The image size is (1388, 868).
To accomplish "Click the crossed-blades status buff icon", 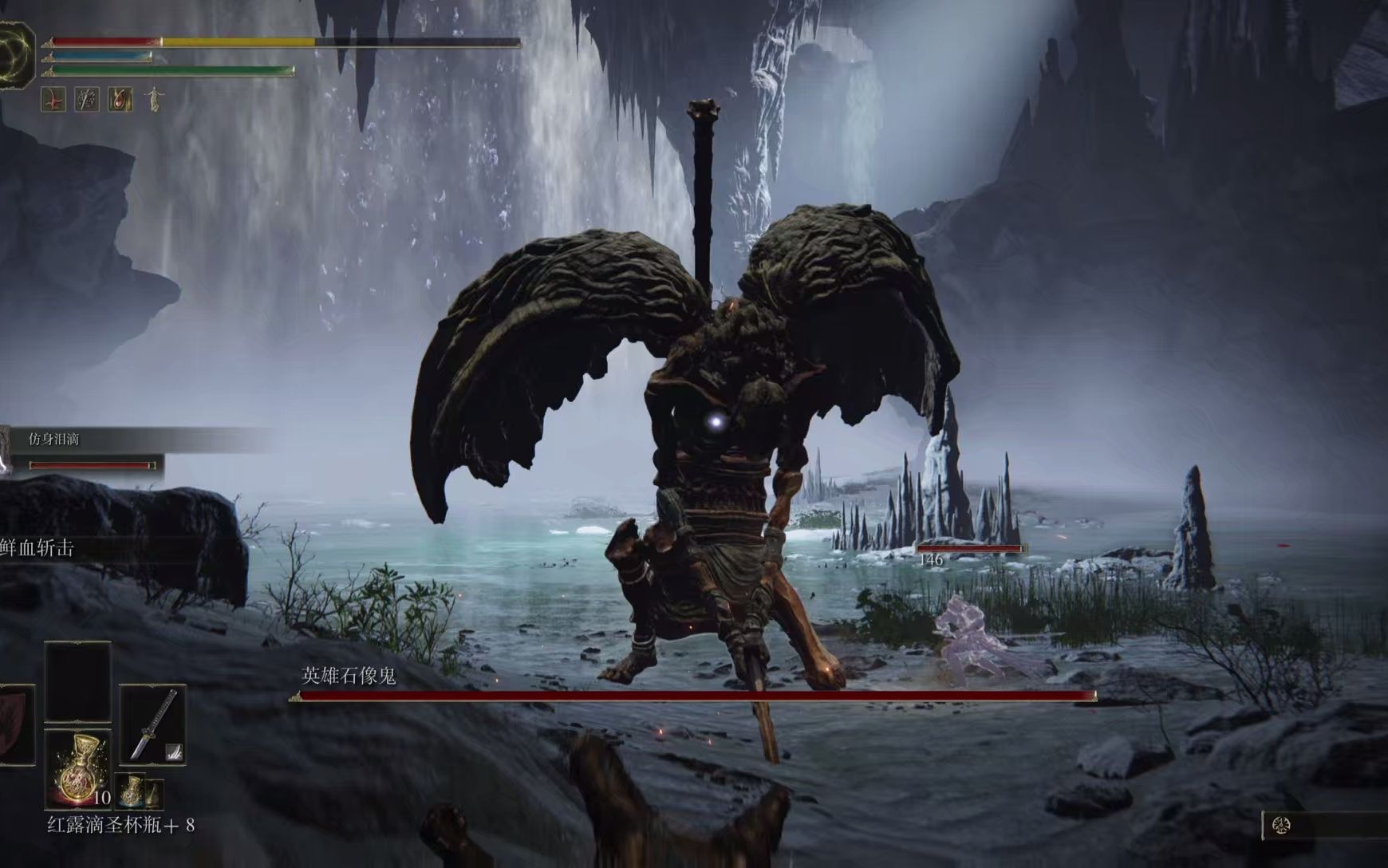I will 86,100.
